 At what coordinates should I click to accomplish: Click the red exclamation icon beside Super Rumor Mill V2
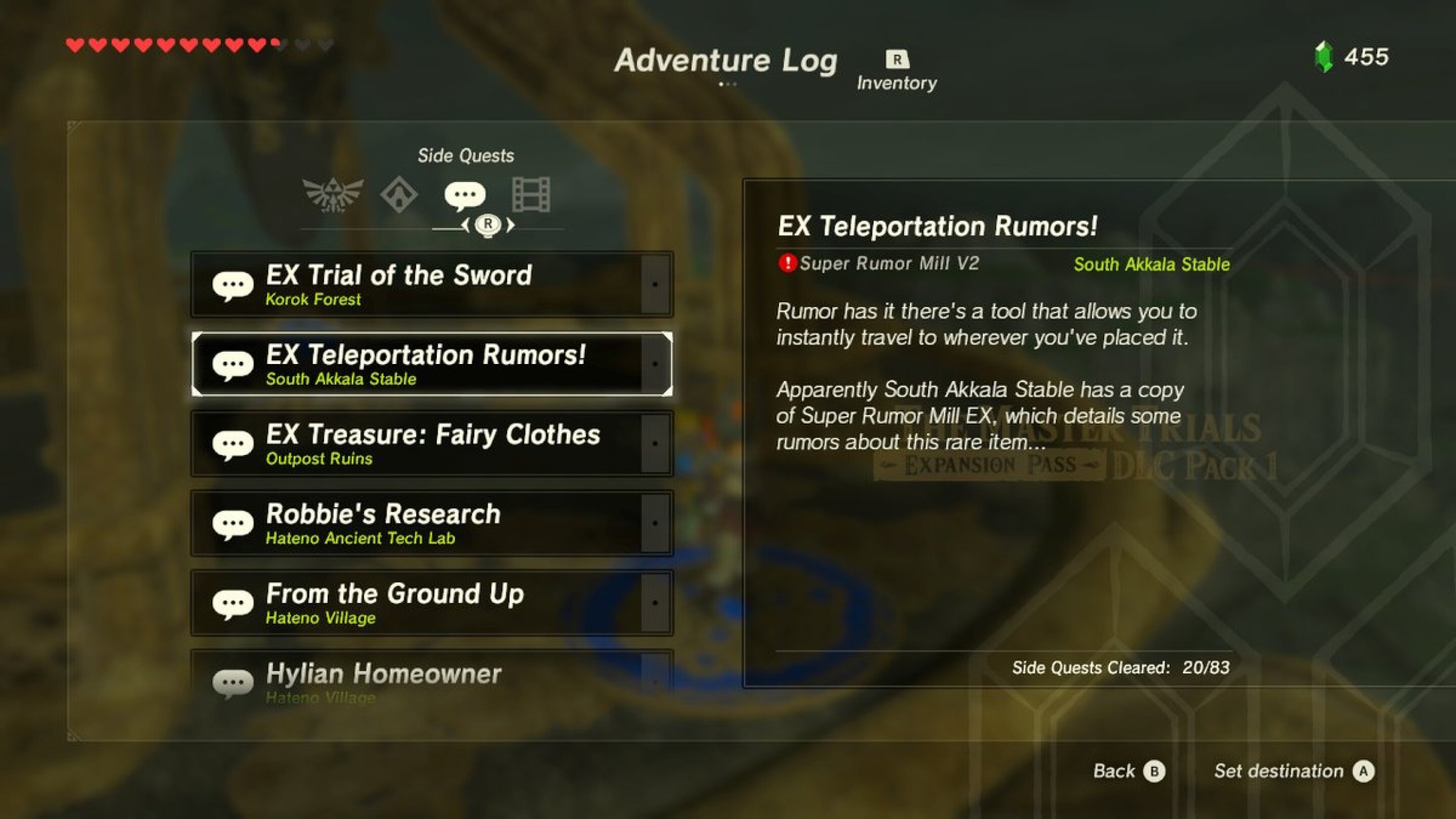click(788, 262)
